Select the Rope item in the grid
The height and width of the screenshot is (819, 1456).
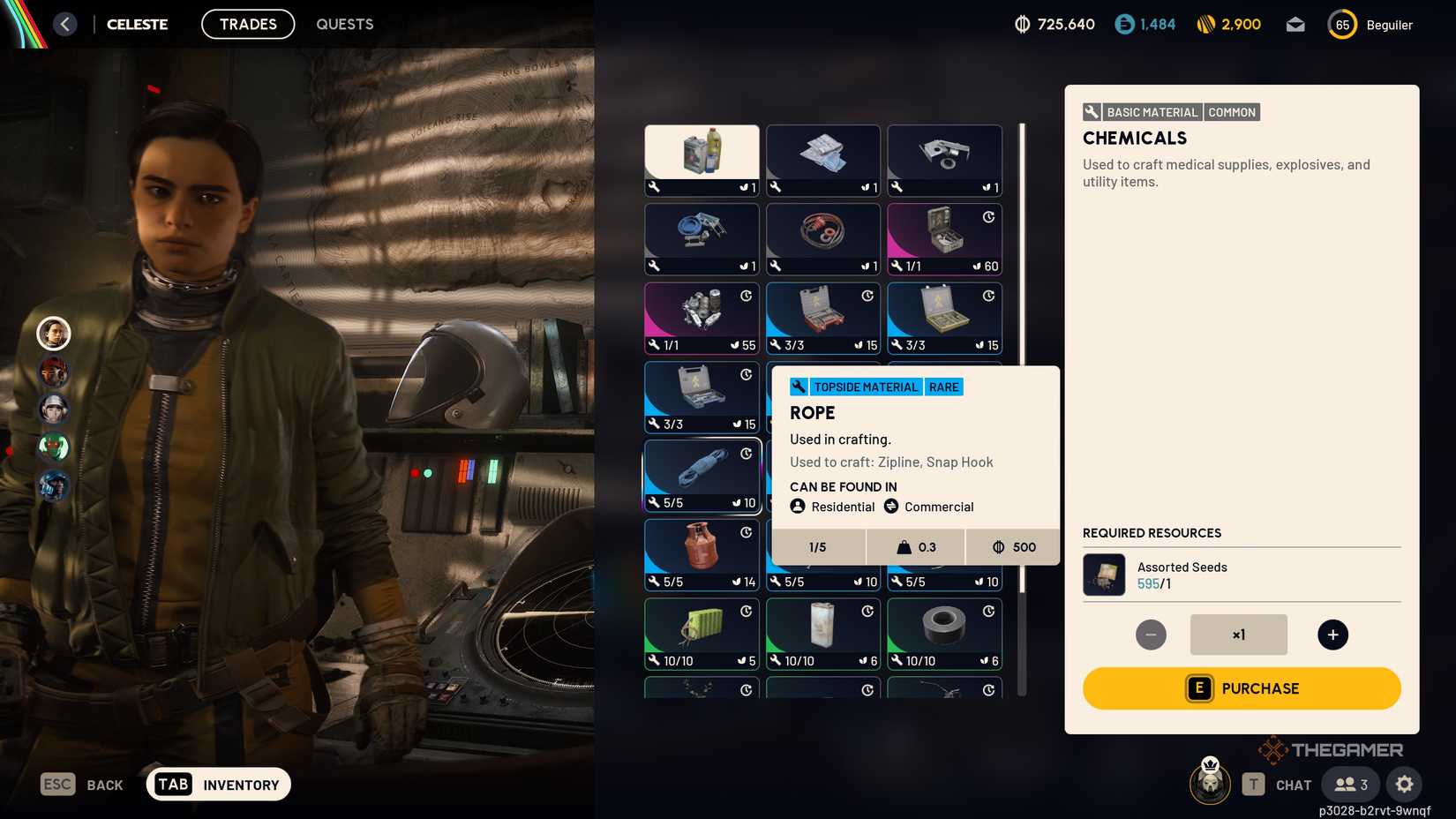point(702,477)
